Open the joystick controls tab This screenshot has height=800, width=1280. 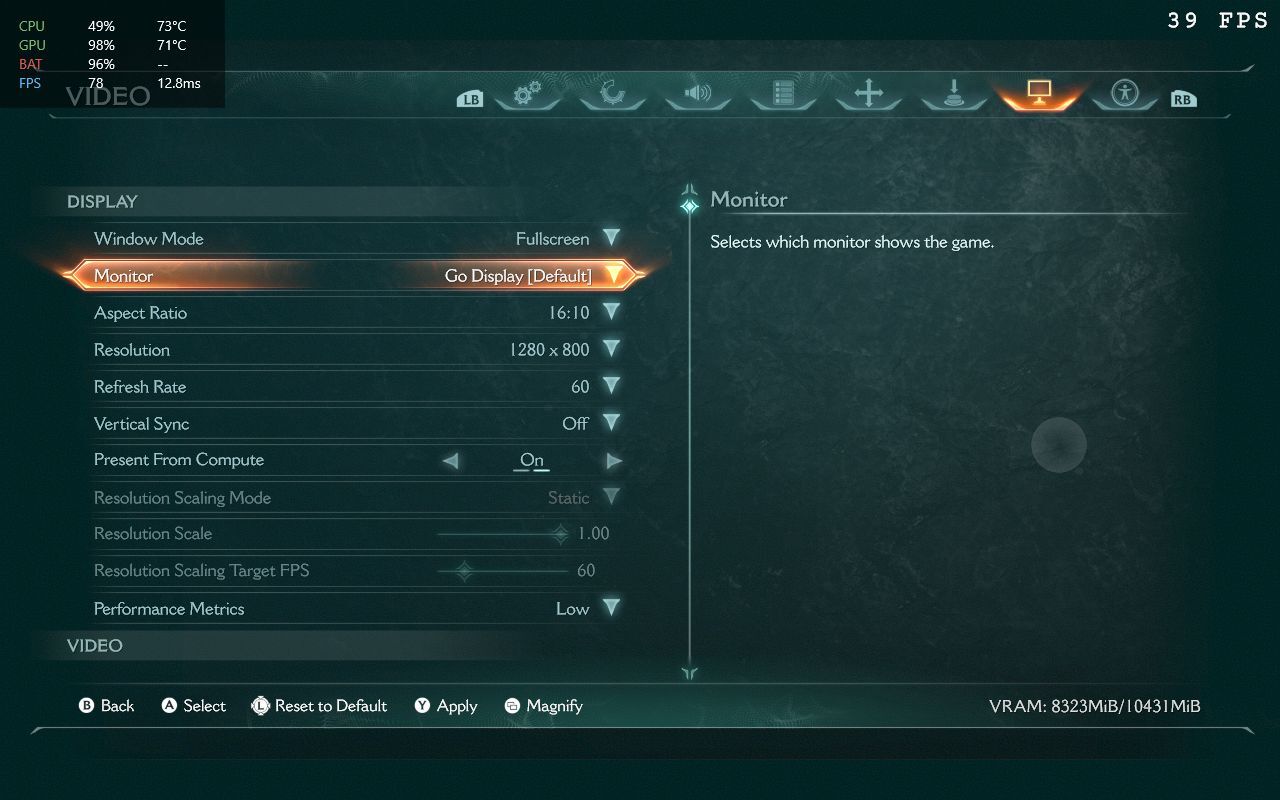point(953,94)
